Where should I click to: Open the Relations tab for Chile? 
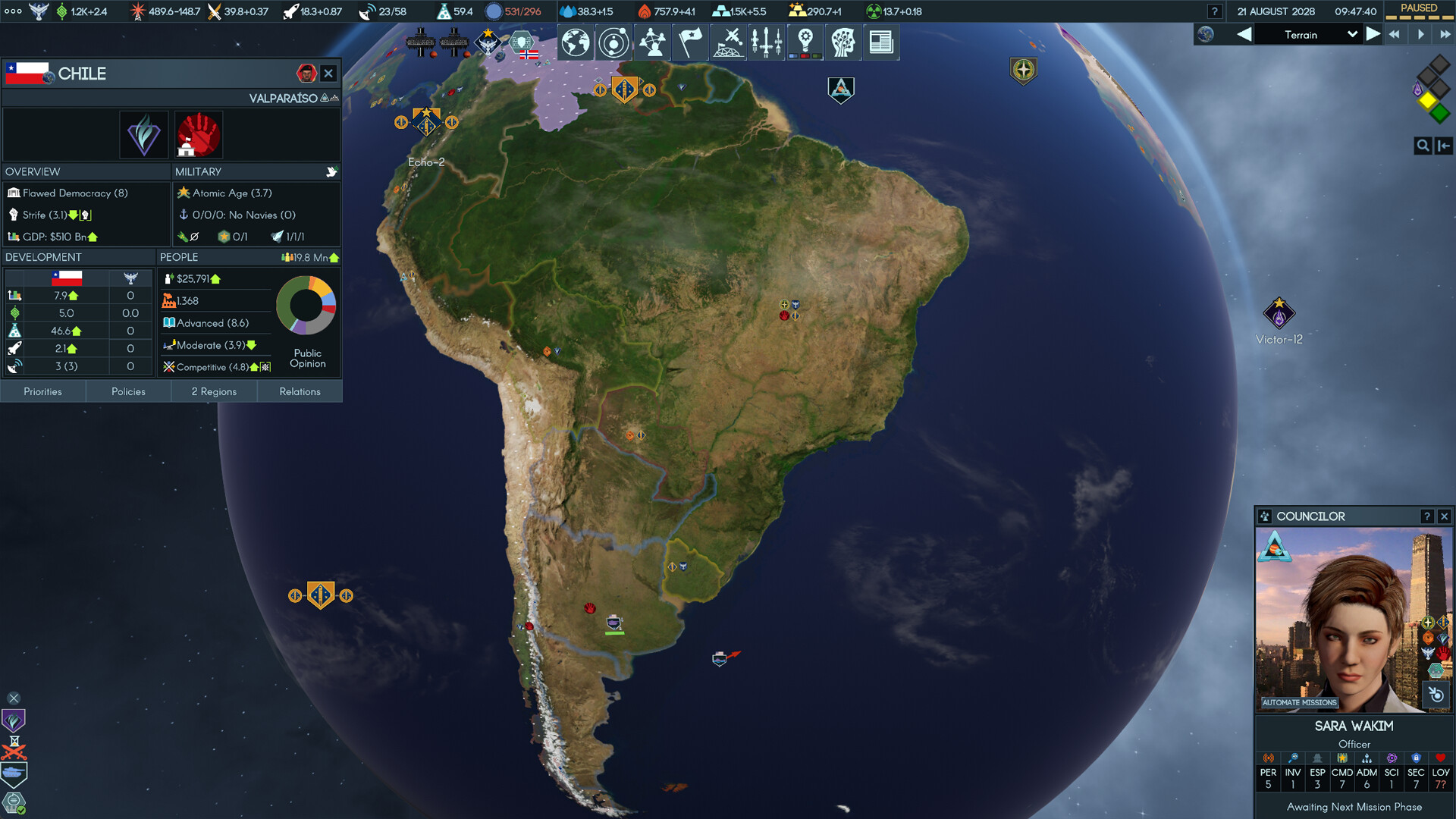coord(300,391)
